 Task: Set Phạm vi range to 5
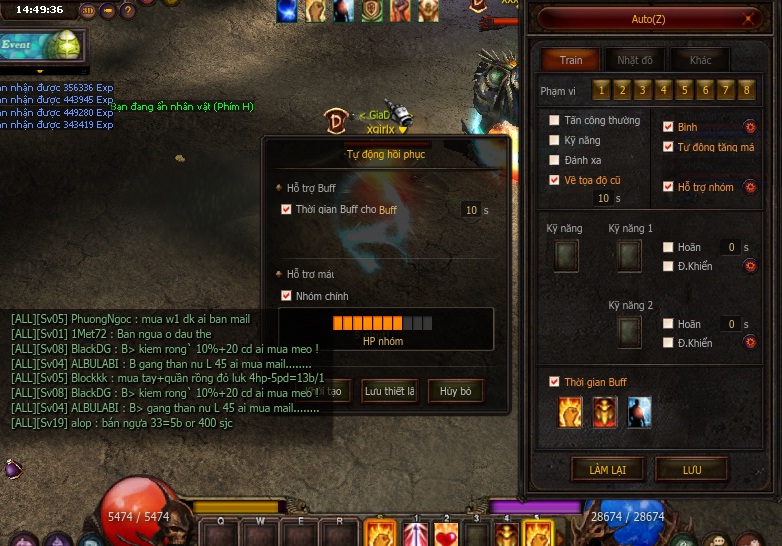pyautogui.click(x=684, y=90)
